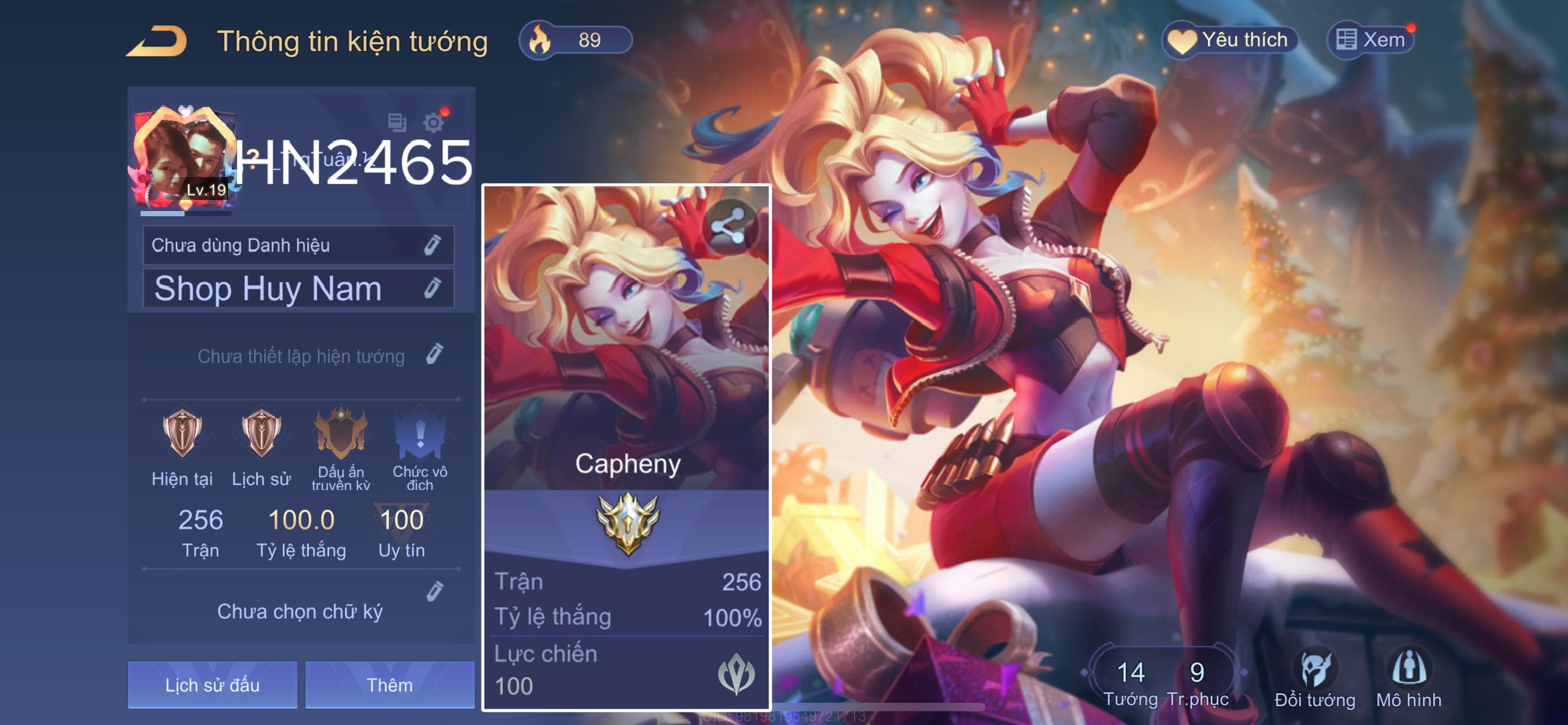Image resolution: width=1568 pixels, height=725 pixels.
Task: Edit the Shop Huy Nam name field
Action: [432, 288]
